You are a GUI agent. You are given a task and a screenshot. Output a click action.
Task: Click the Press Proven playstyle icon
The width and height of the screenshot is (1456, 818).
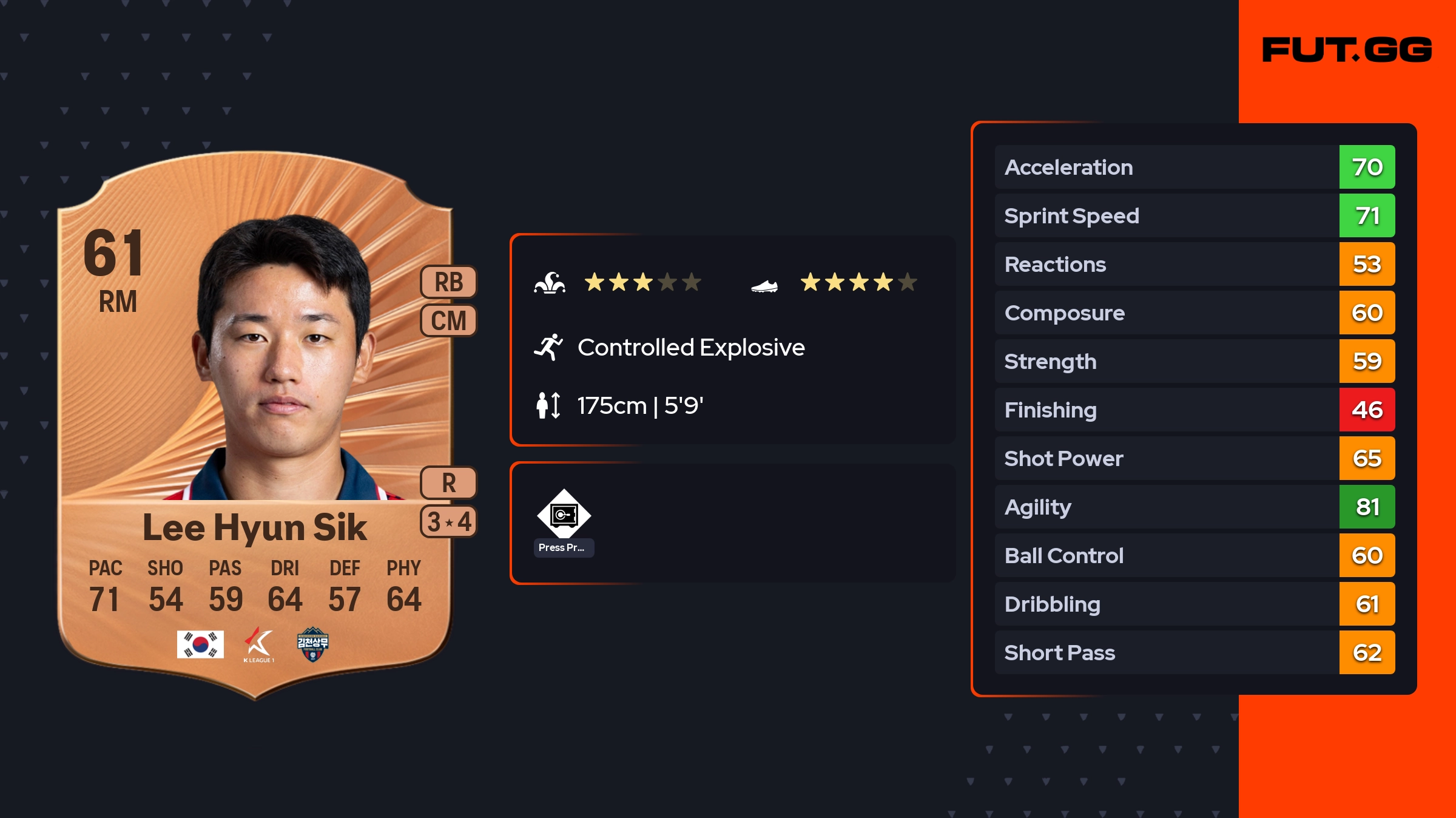tap(564, 516)
